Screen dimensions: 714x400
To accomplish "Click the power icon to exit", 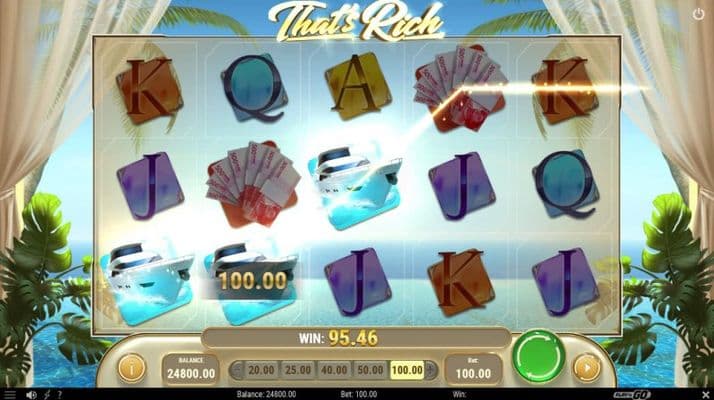I will (698, 14).
